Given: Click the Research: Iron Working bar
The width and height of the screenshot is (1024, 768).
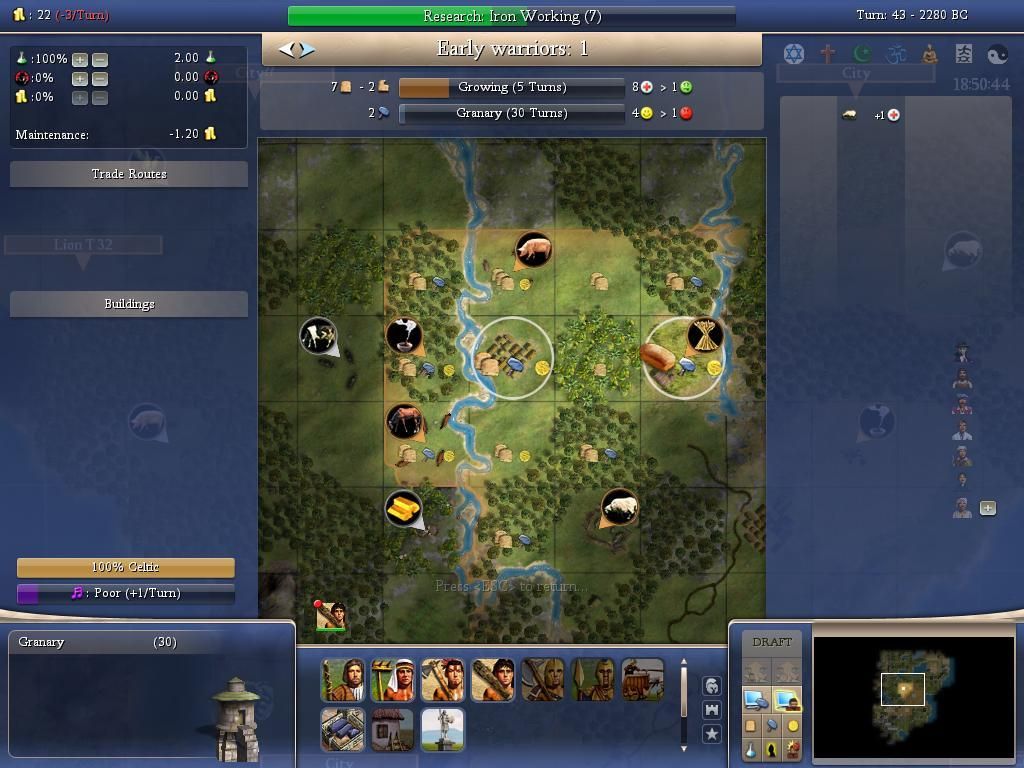Looking at the screenshot, I should tap(511, 16).
